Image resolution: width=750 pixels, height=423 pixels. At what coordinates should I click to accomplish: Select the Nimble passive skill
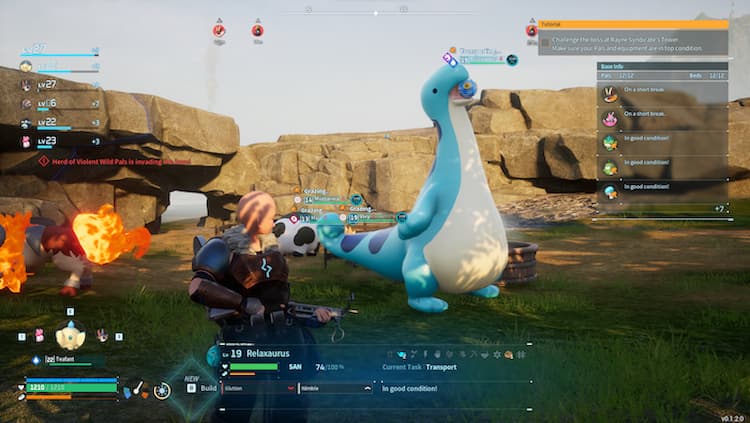click(334, 388)
